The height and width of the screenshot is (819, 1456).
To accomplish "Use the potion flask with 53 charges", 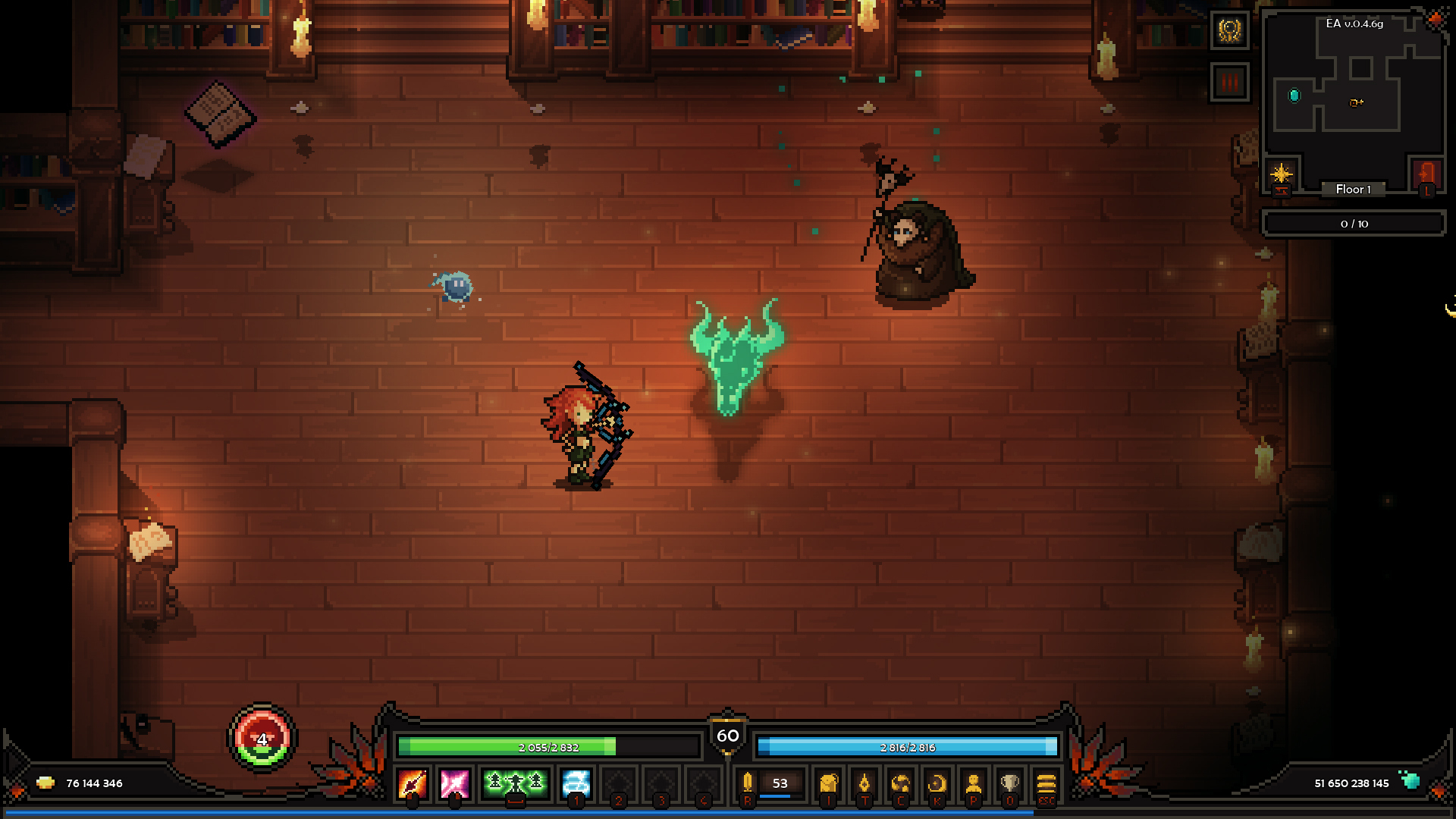I will 748,783.
